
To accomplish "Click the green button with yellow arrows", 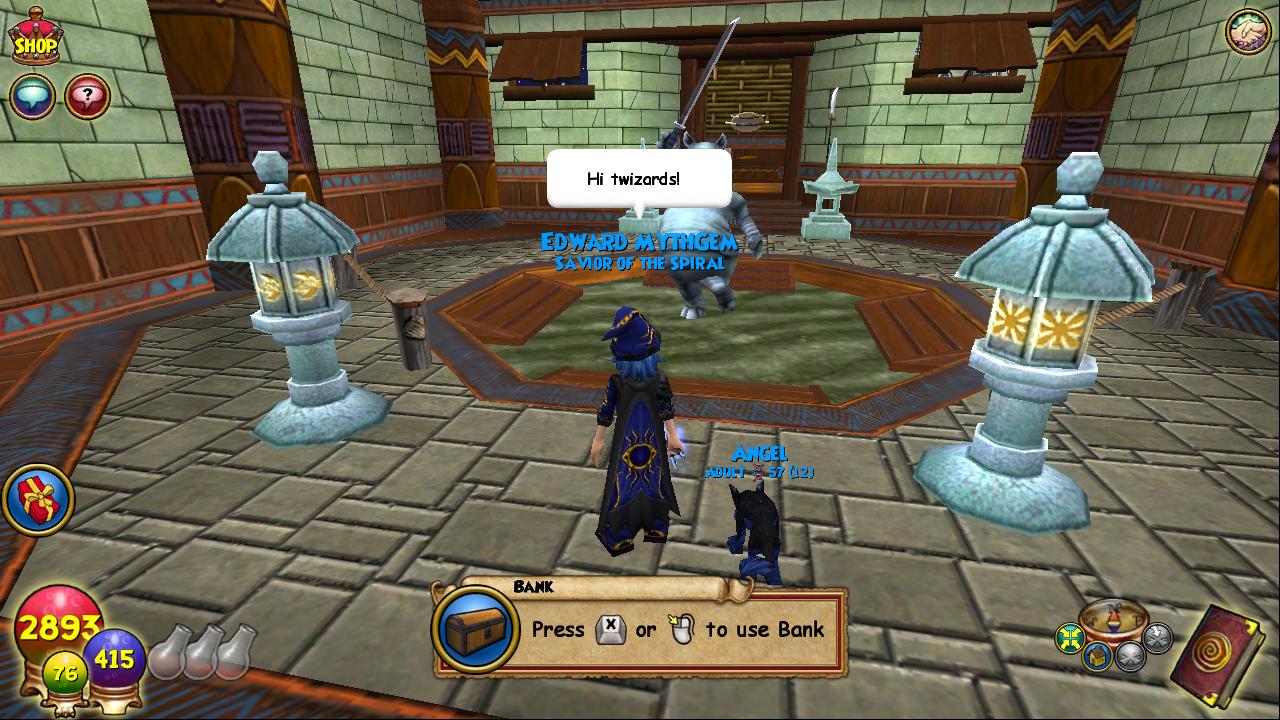I will pos(1071,638).
